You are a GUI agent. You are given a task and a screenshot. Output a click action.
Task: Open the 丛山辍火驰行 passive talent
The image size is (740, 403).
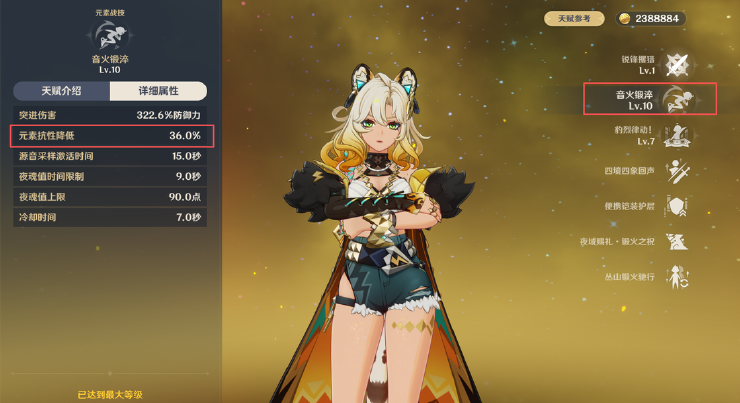(680, 276)
